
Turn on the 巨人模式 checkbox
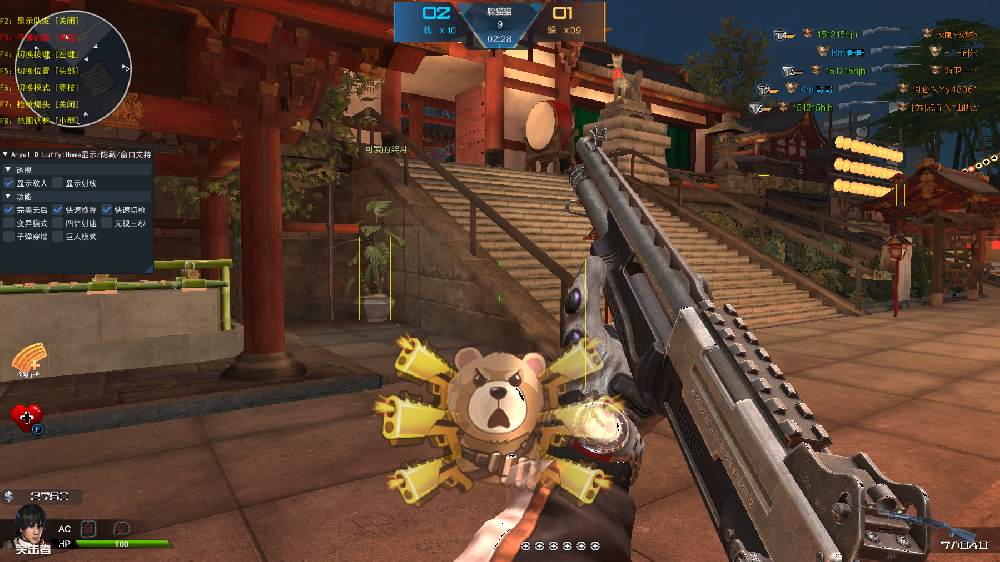[x=58, y=237]
